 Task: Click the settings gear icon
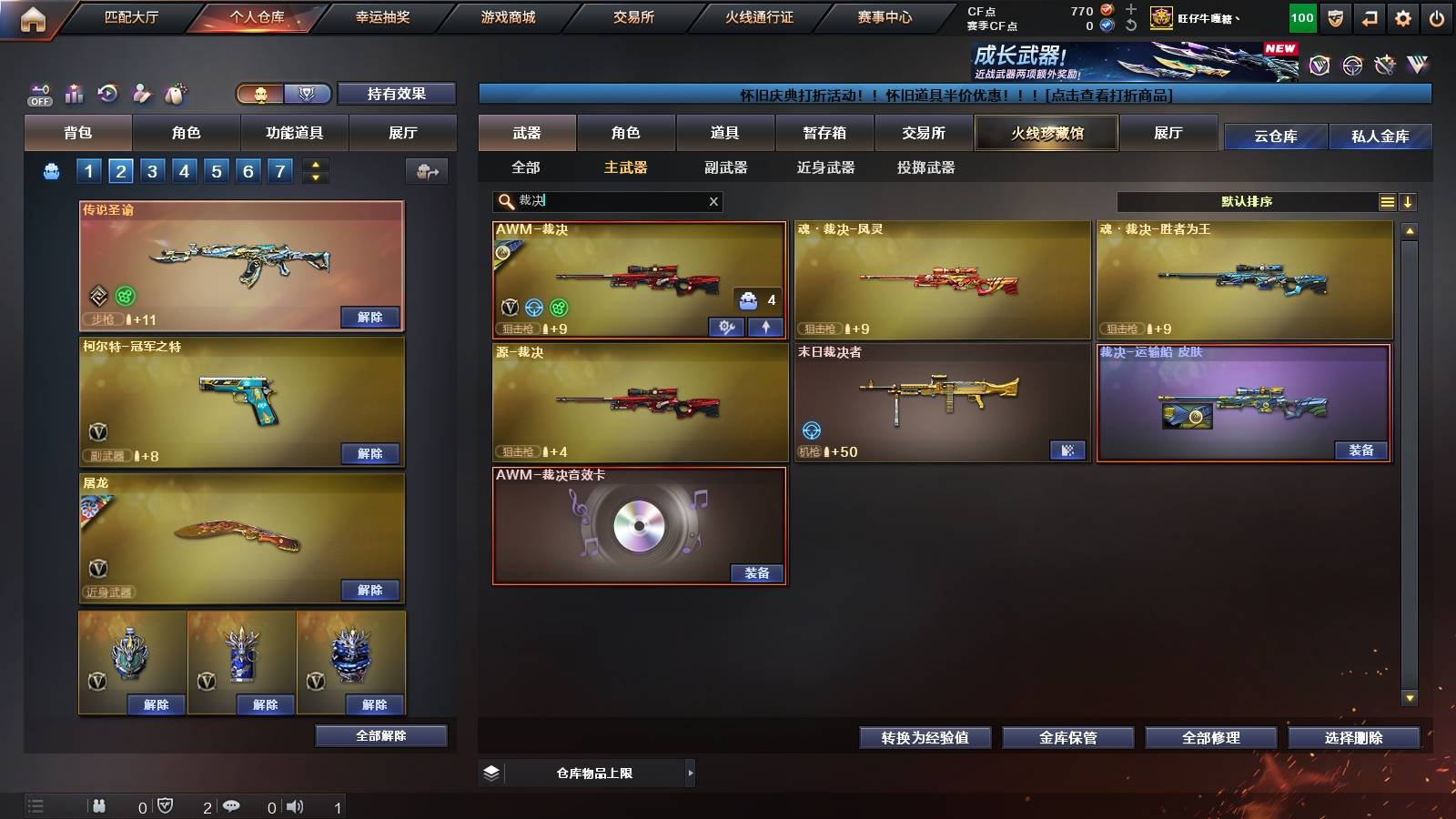(x=1403, y=16)
